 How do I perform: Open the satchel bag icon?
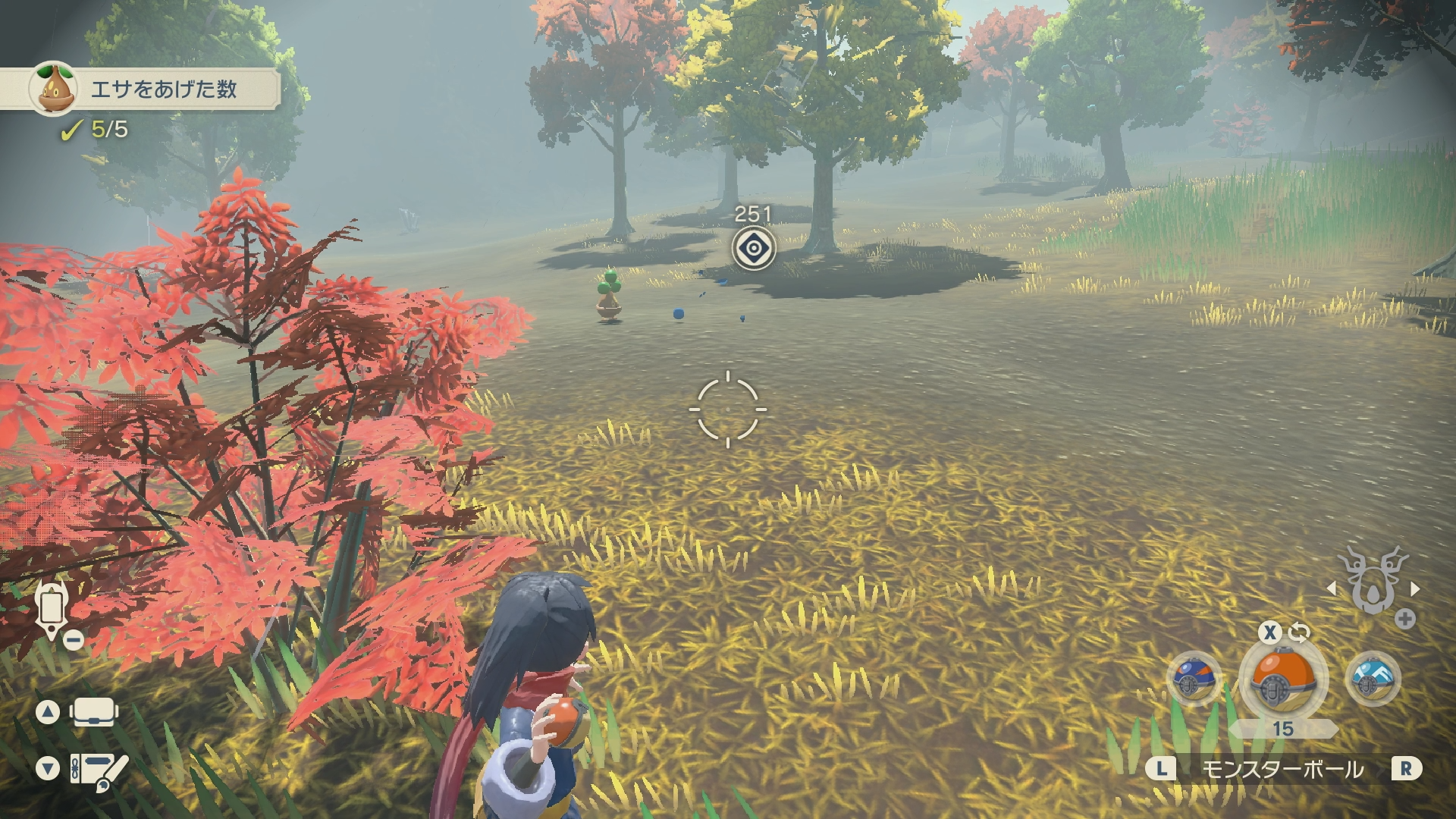pyautogui.click(x=94, y=712)
